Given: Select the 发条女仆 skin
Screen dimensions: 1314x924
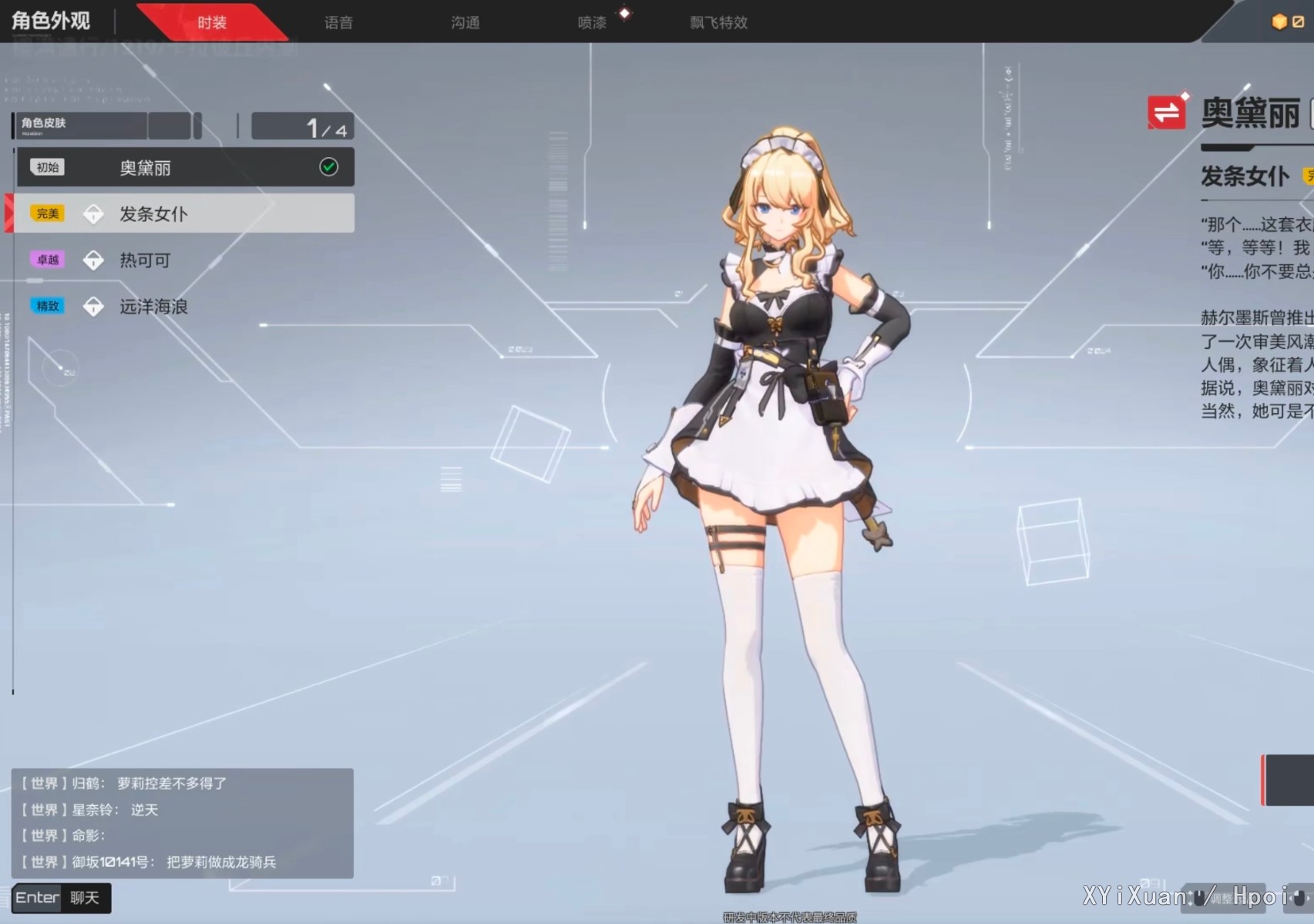Looking at the screenshot, I should pos(185,213).
